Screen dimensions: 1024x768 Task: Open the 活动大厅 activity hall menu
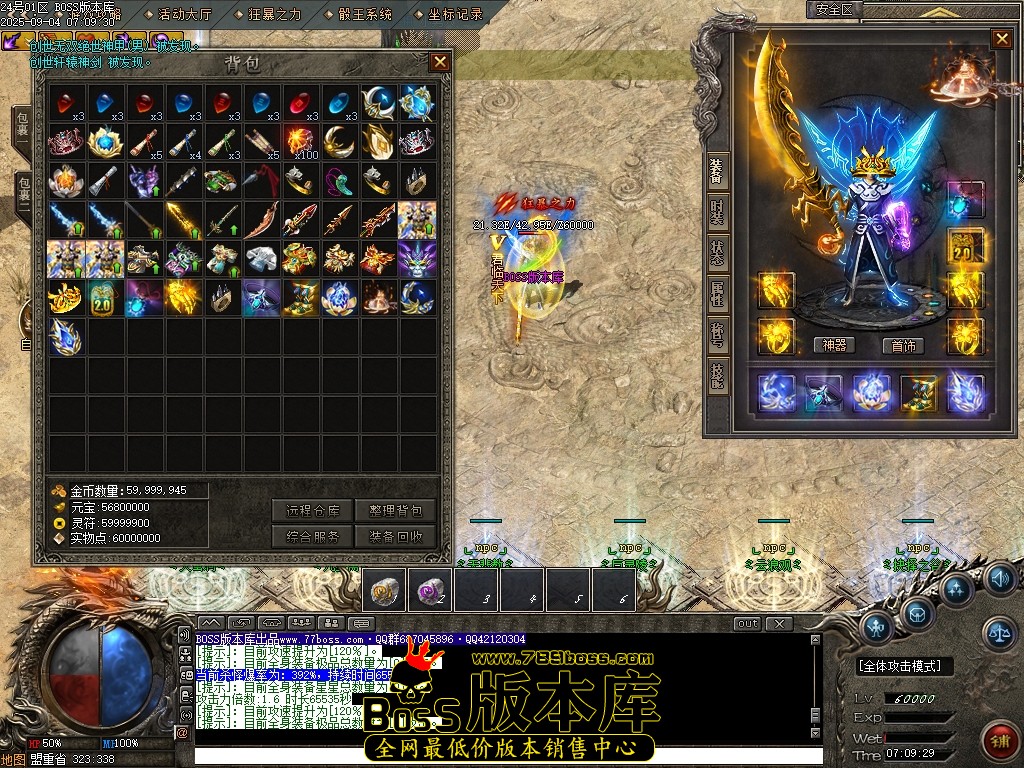pos(186,14)
